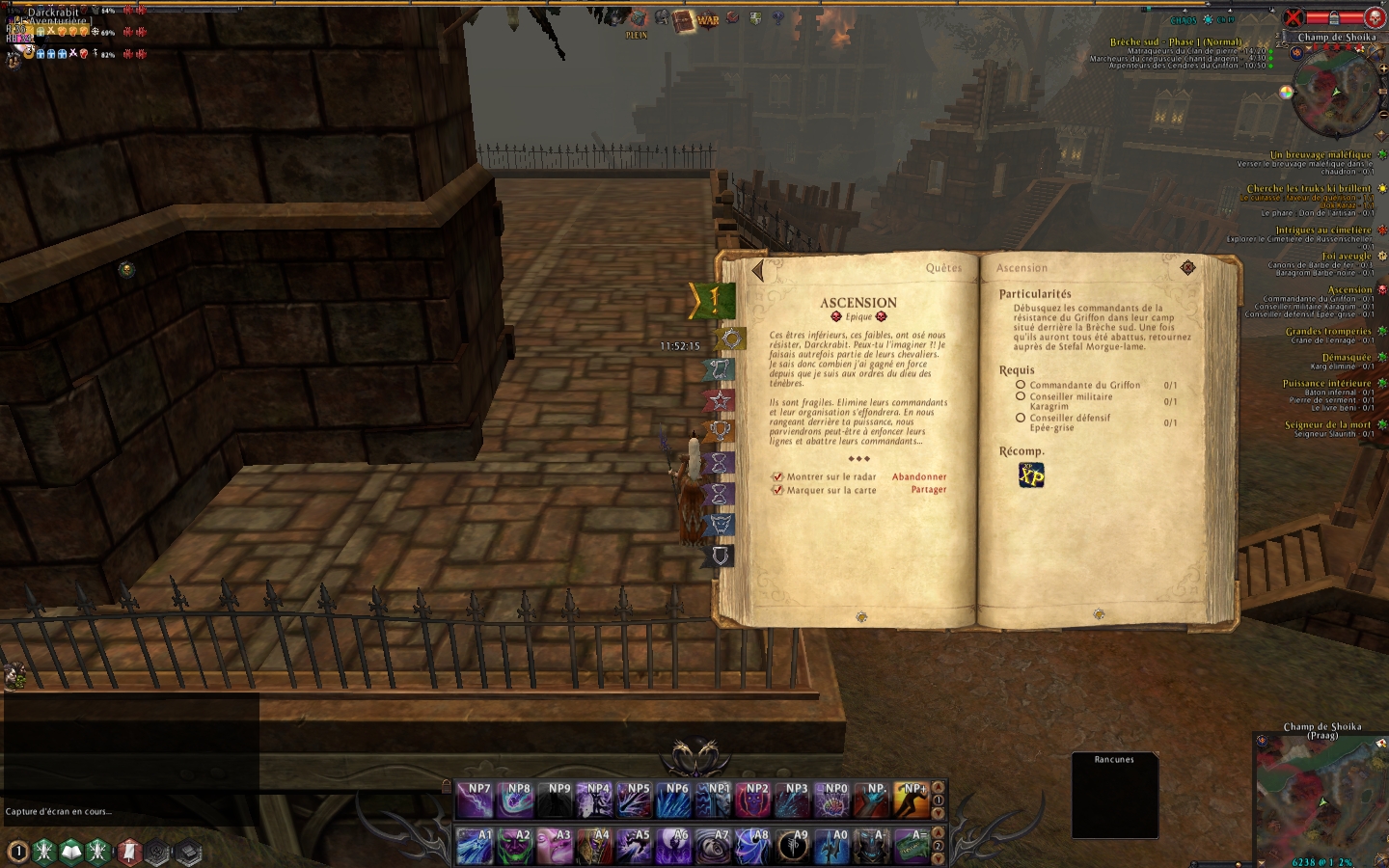Viewport: 1389px width, 868px height.
Task: Share the quest with Partager
Action: pyautogui.click(x=928, y=490)
